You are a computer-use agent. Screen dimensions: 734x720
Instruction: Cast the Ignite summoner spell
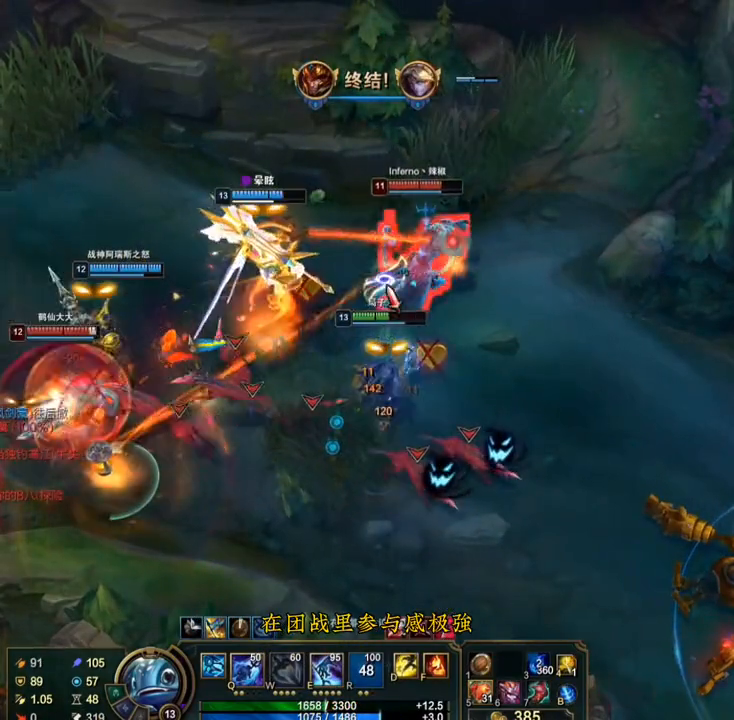tap(435, 666)
